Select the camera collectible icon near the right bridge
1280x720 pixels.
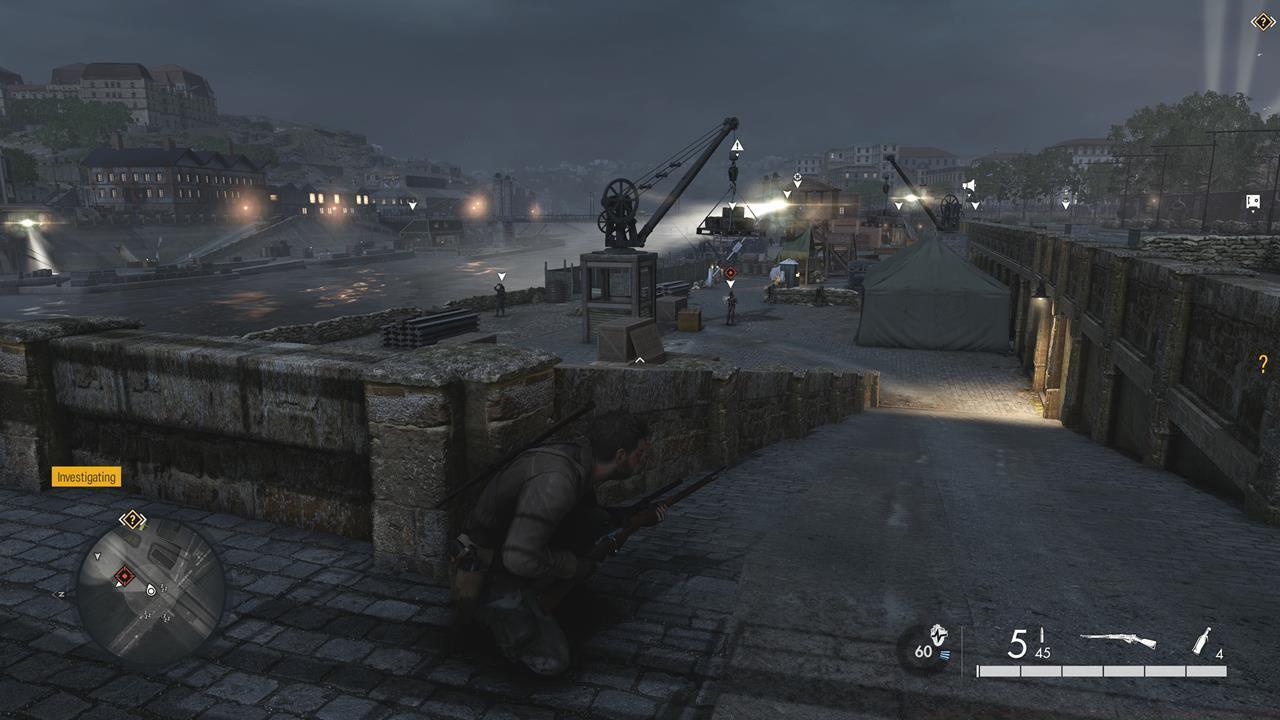pyautogui.click(x=1253, y=201)
